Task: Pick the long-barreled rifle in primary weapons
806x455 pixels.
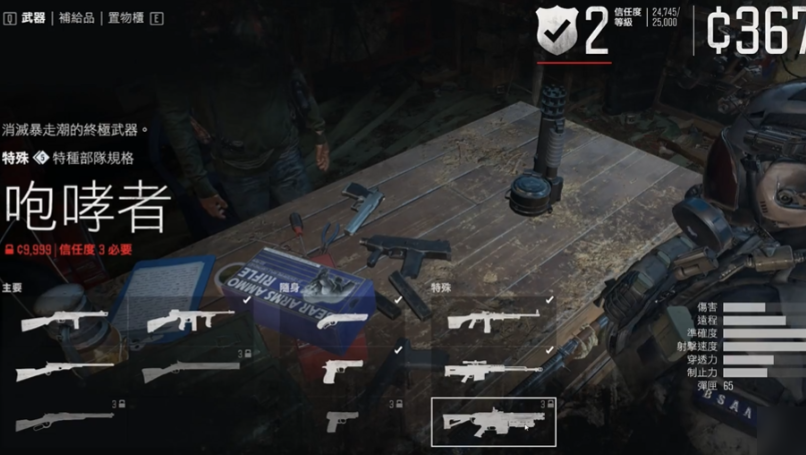Action: pyautogui.click(x=64, y=371)
